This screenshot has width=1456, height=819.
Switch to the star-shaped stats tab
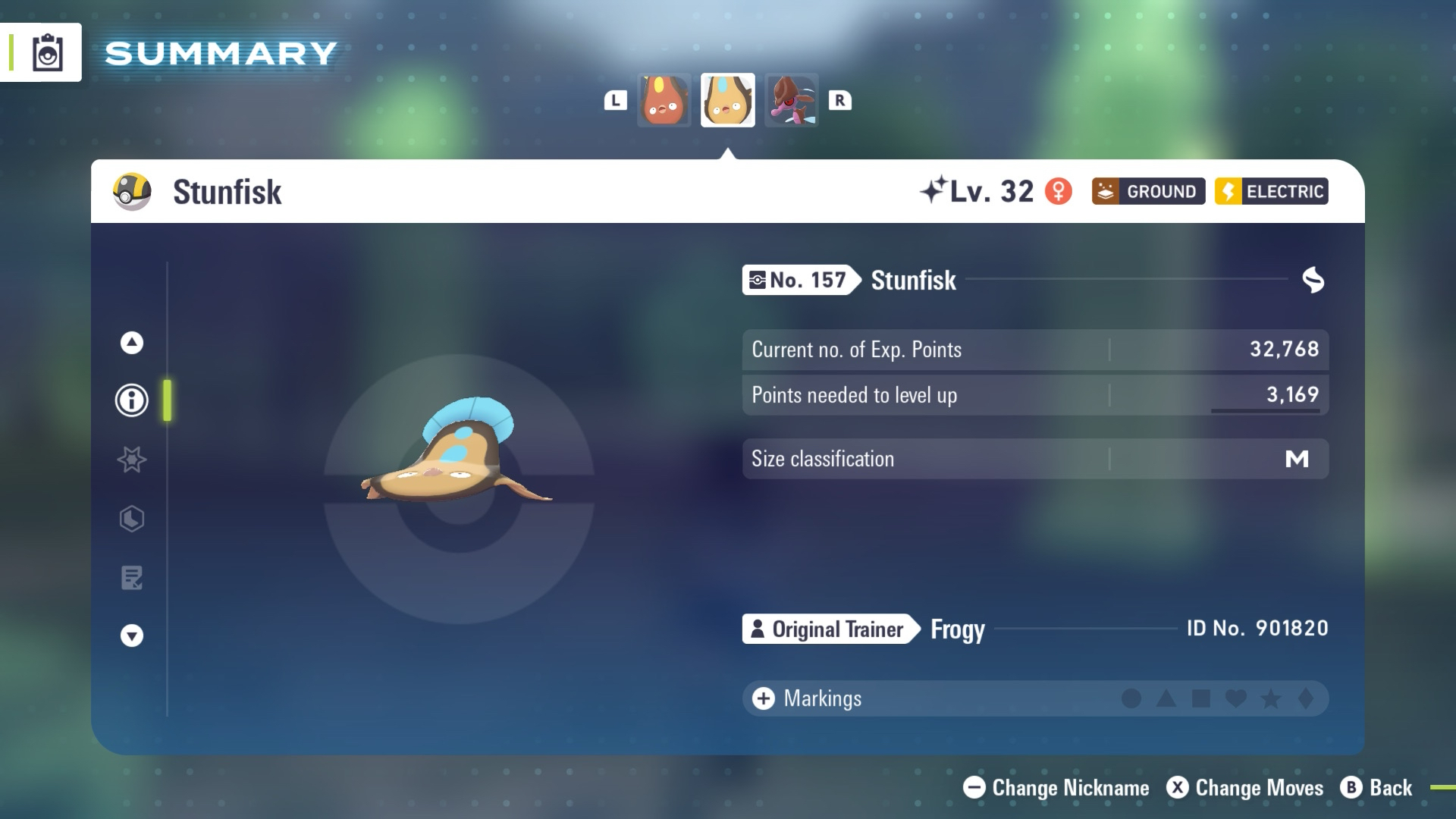click(x=132, y=460)
